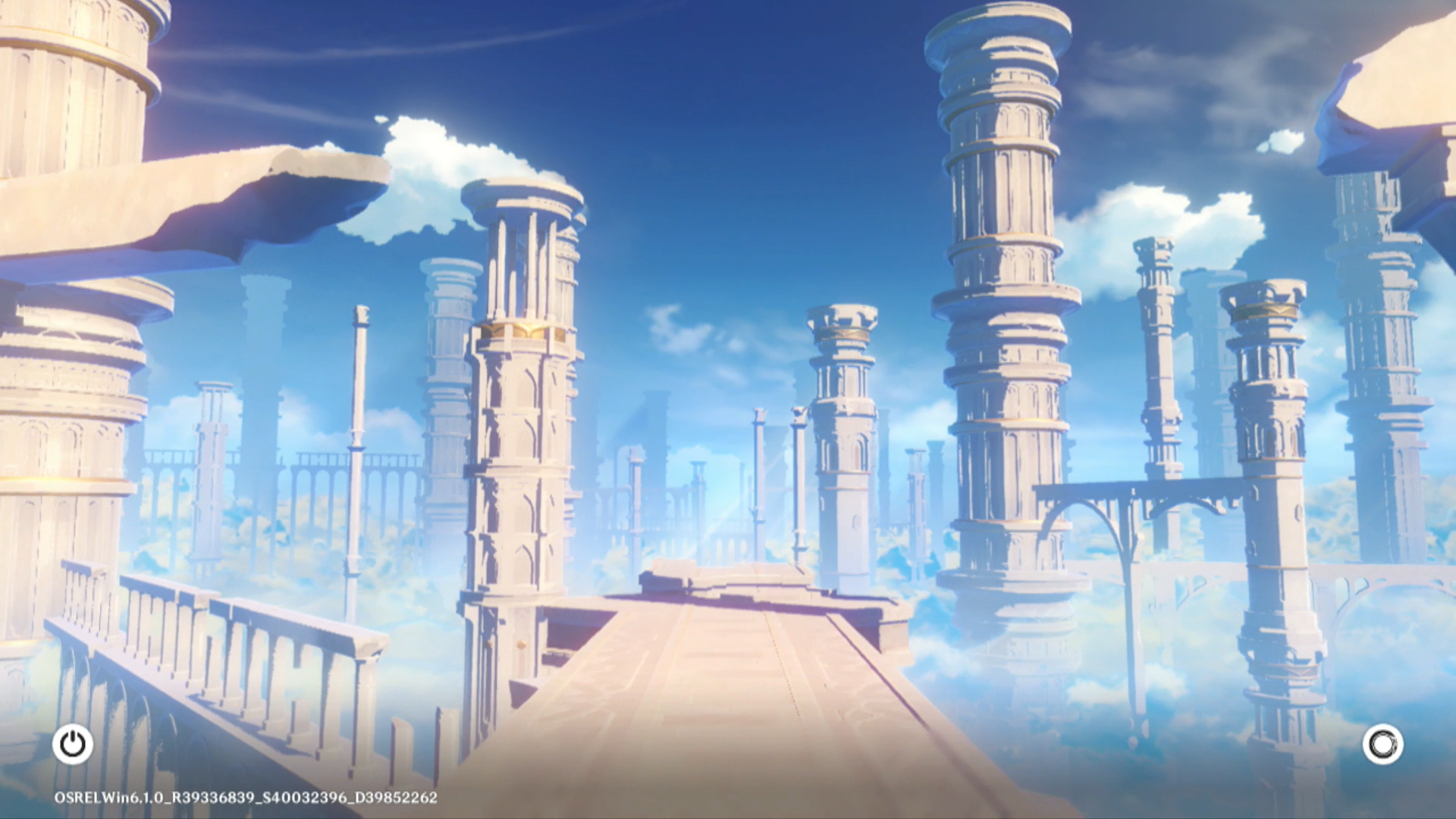Click the power exit button
This screenshot has width=1456, height=819.
(x=73, y=744)
